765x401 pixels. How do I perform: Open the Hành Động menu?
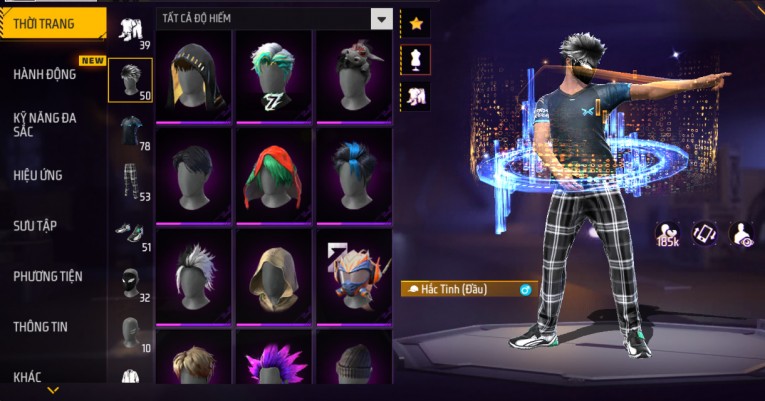[x=45, y=74]
